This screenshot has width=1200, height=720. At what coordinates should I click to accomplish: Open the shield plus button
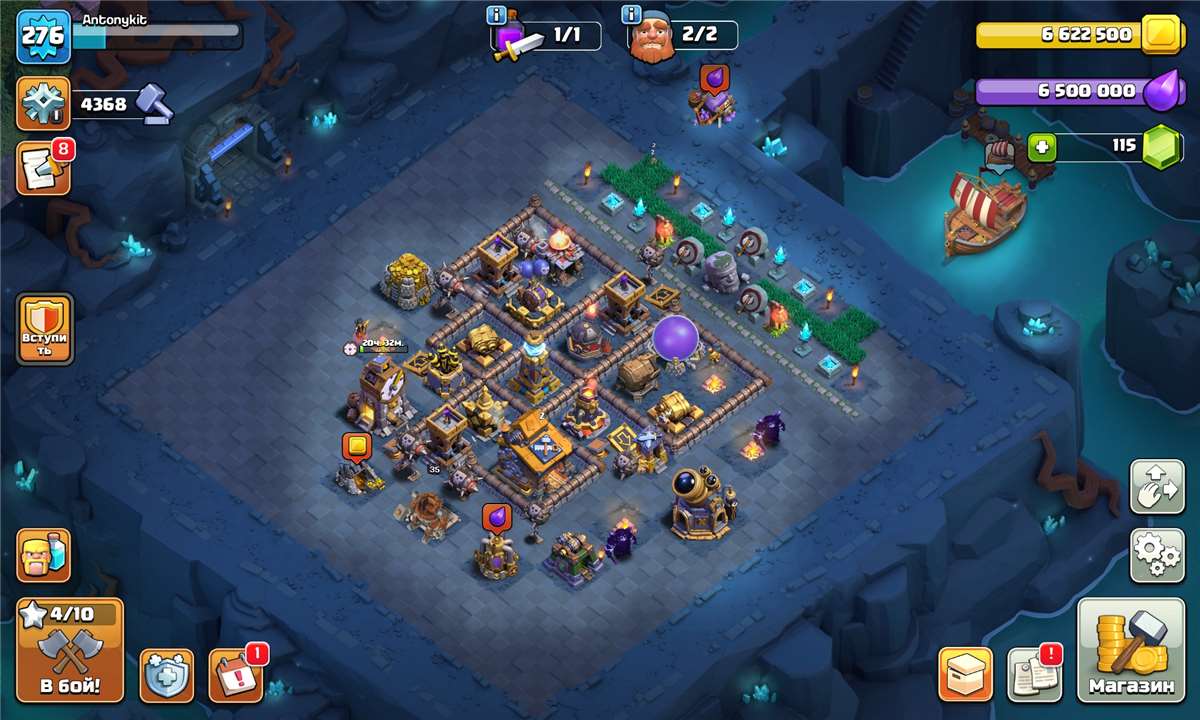pyautogui.click(x=166, y=675)
